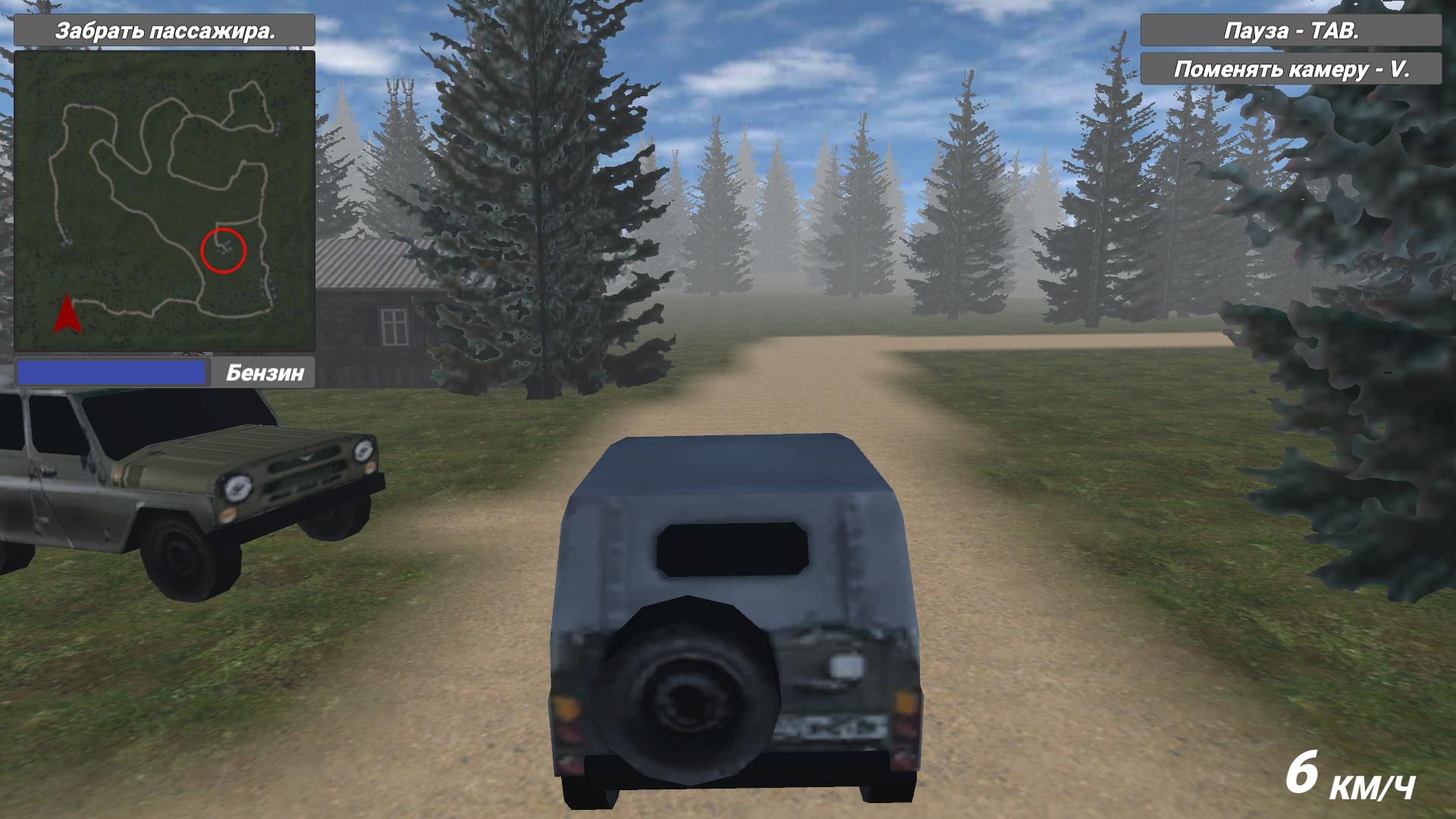
Task: Click the house window beside the road
Action: (x=395, y=326)
